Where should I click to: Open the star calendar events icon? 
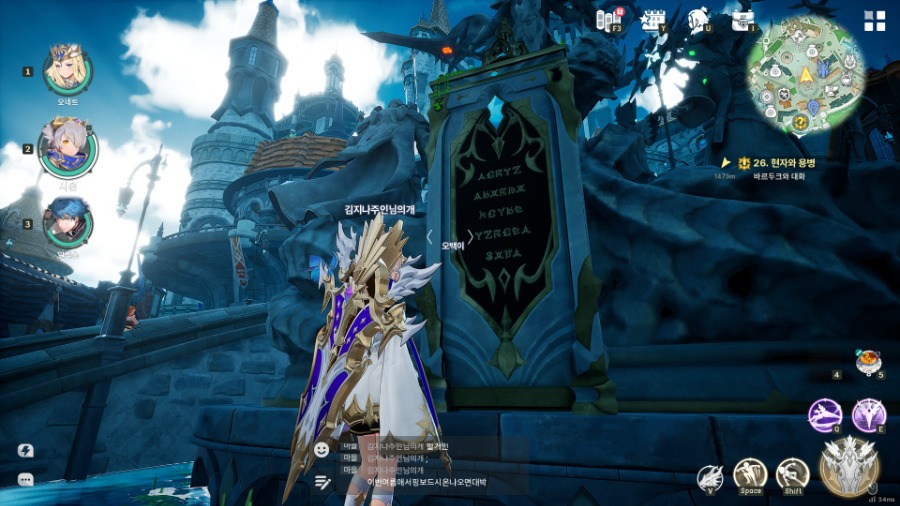tap(654, 19)
